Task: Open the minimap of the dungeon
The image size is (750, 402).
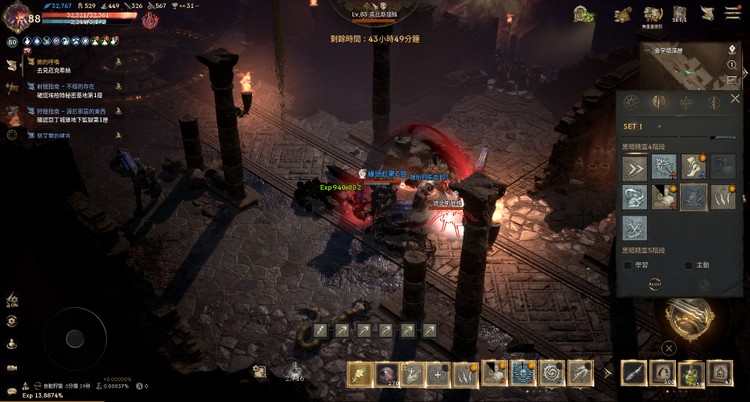Action: point(692,64)
